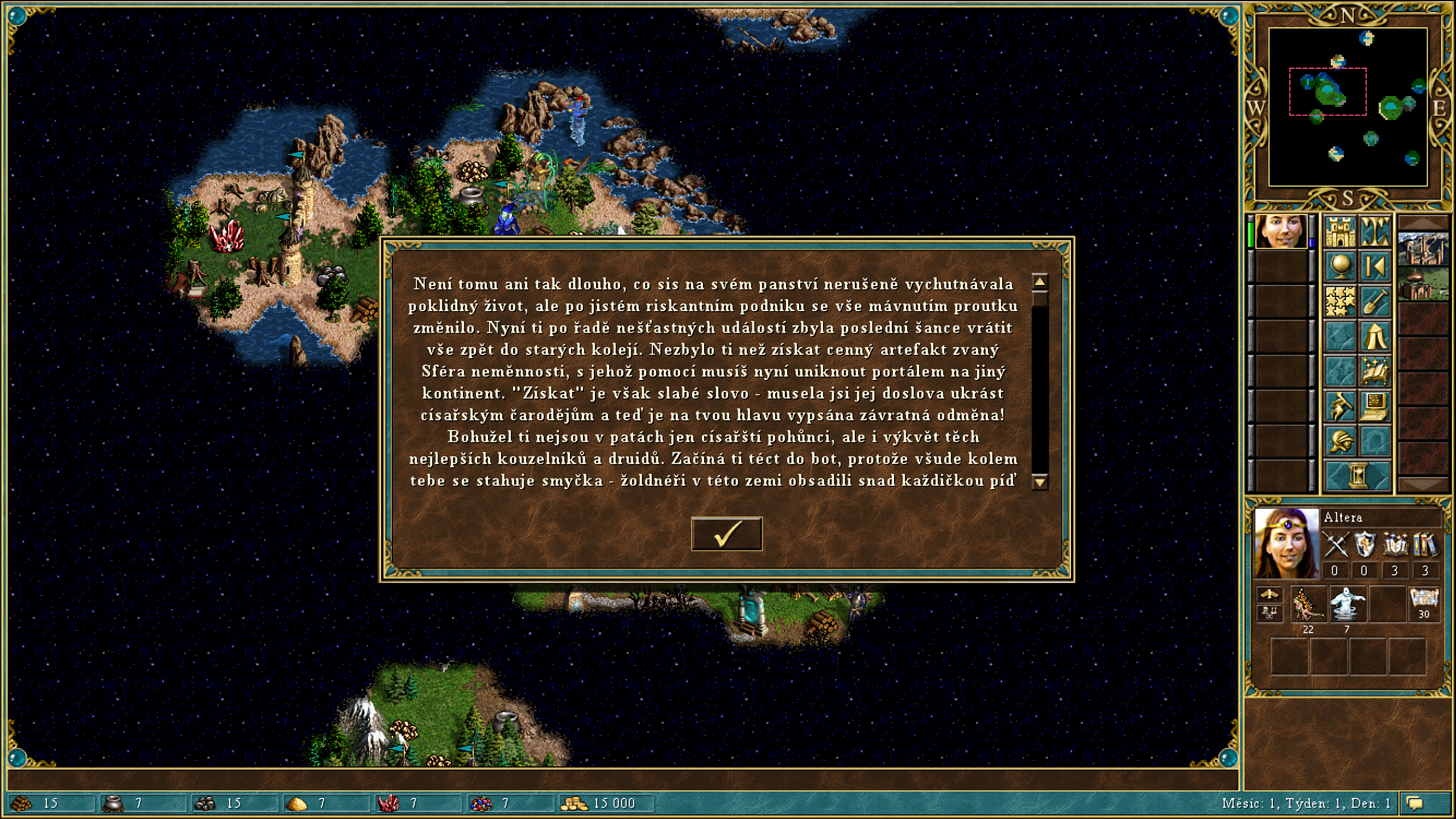The image size is (1456, 819).
Task: Dig with the shovel button
Action: 1375,301
